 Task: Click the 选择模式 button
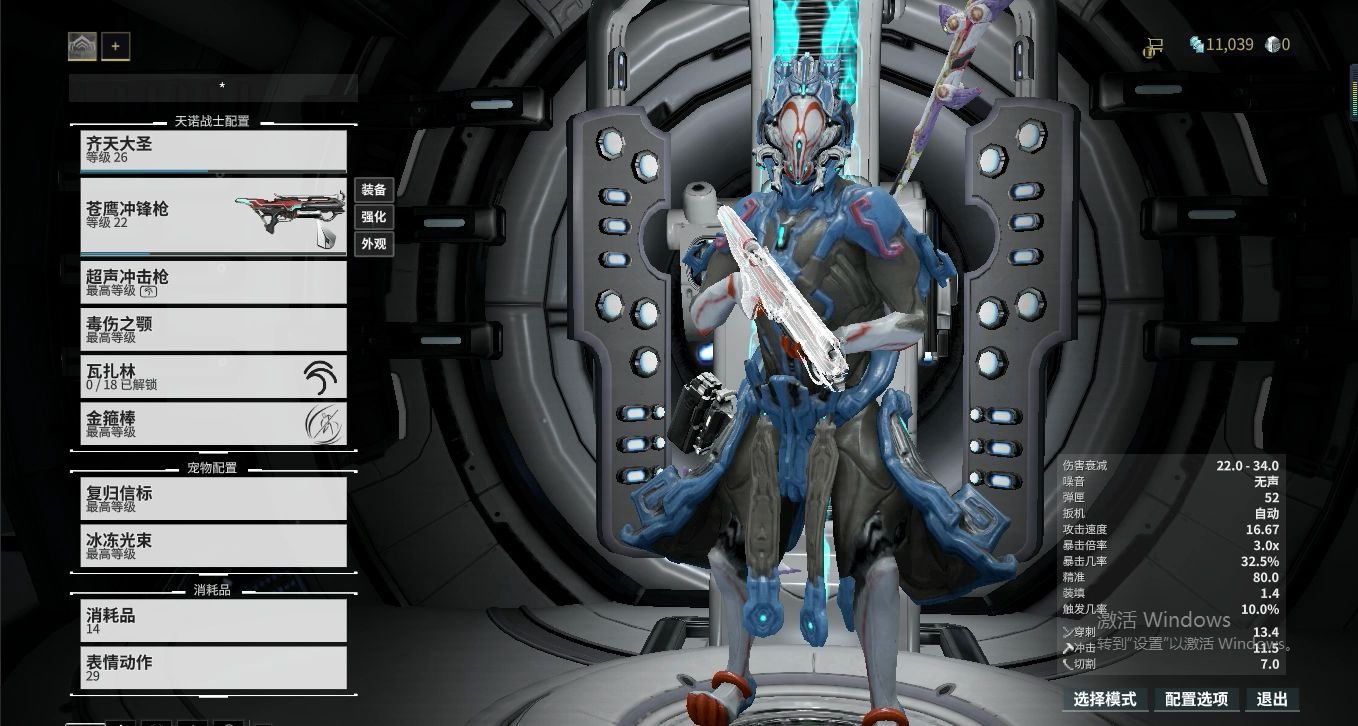[1105, 699]
